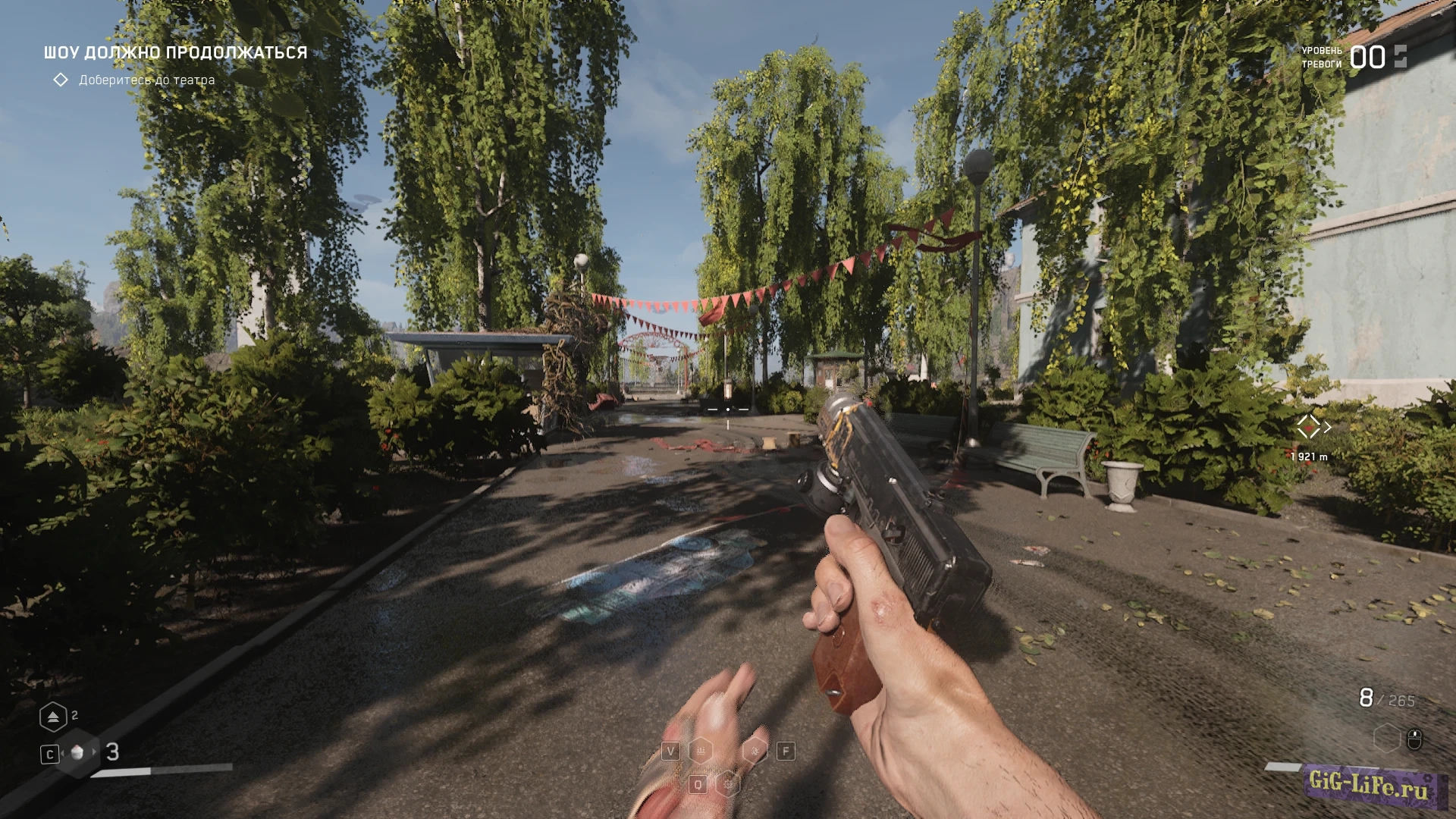This screenshot has width=1456, height=819.
Task: Click the double-arrow charges icon above the quick slot
Action: point(53,716)
